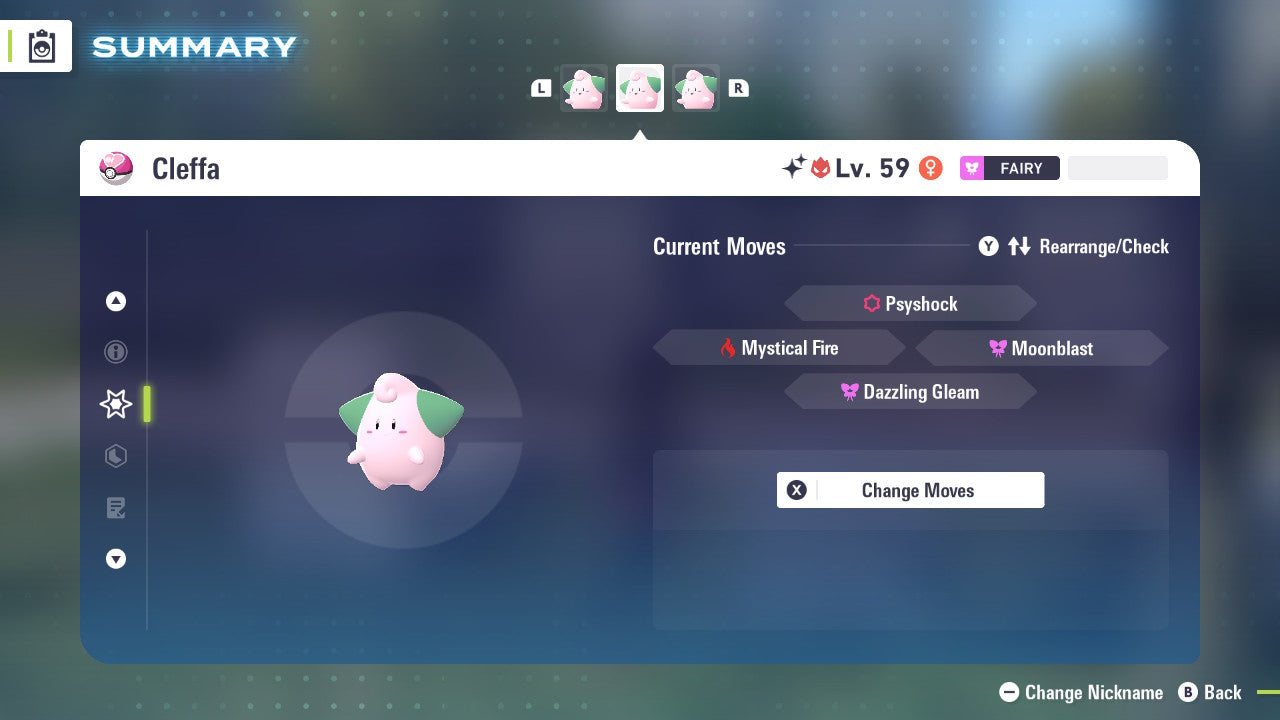Select the Mystical Fire move
Image resolution: width=1280 pixels, height=720 pixels.
tap(779, 347)
